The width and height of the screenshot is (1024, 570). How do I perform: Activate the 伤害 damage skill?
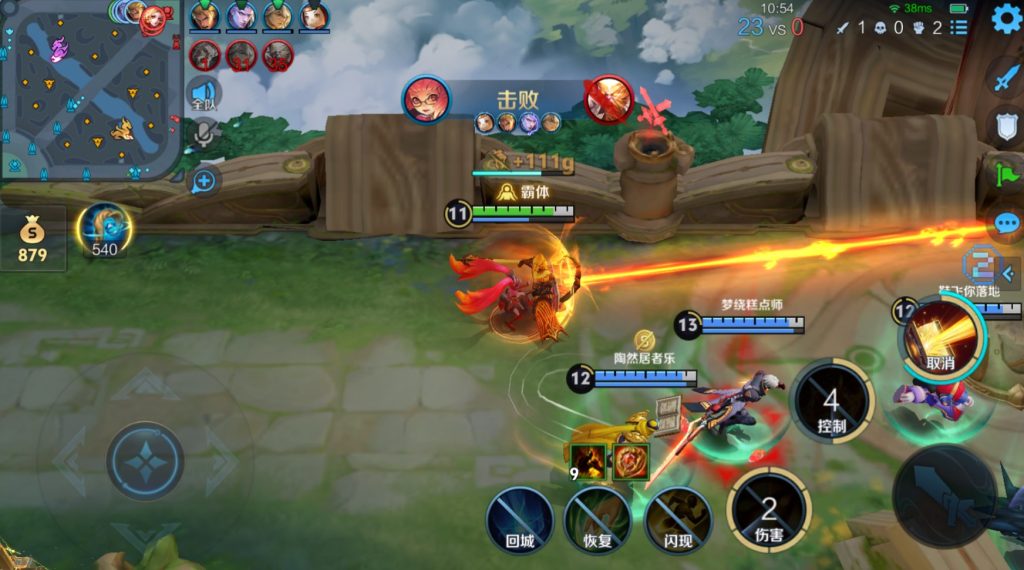(x=768, y=512)
